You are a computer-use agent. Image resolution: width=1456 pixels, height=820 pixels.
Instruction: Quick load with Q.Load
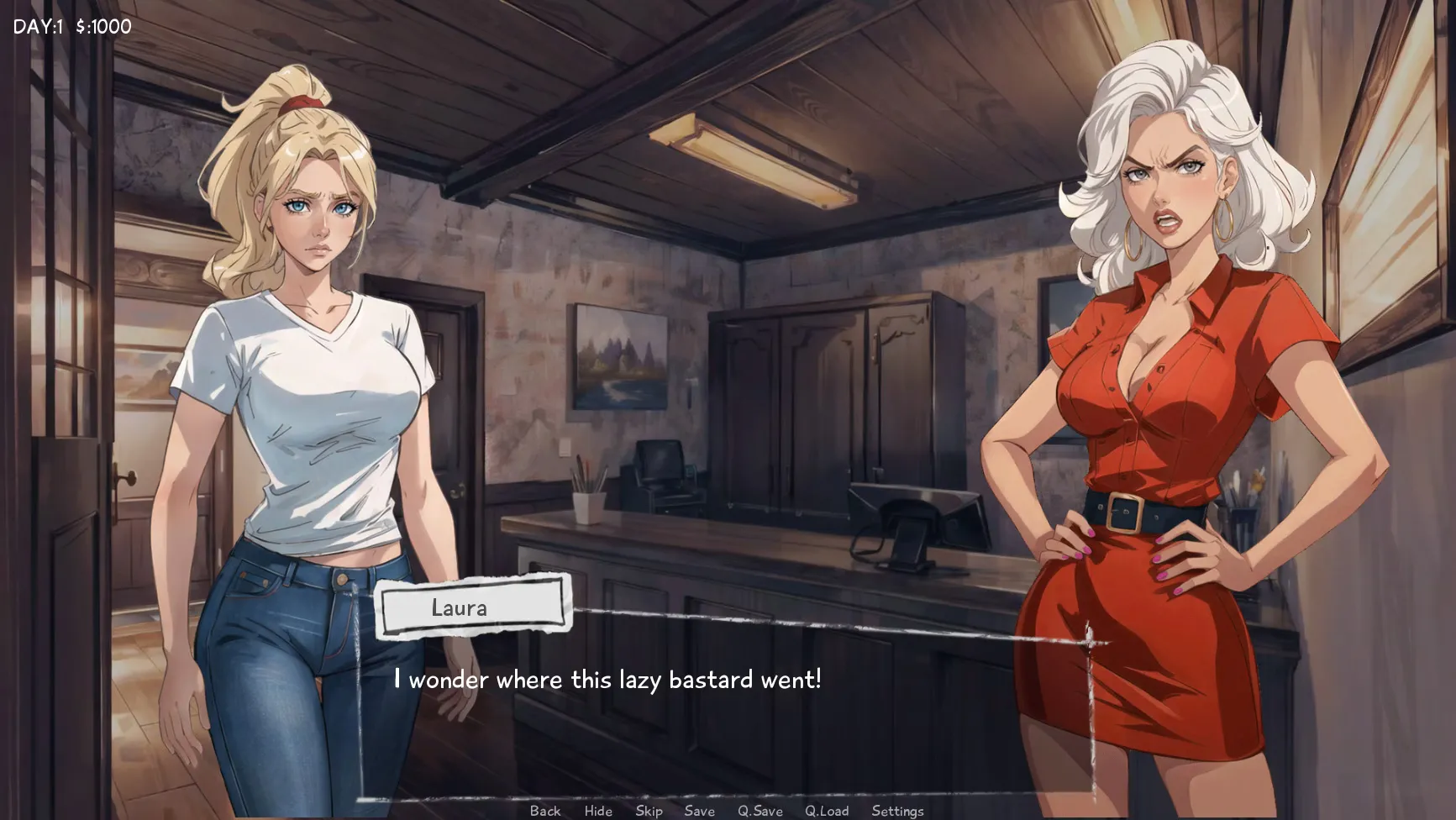point(827,811)
